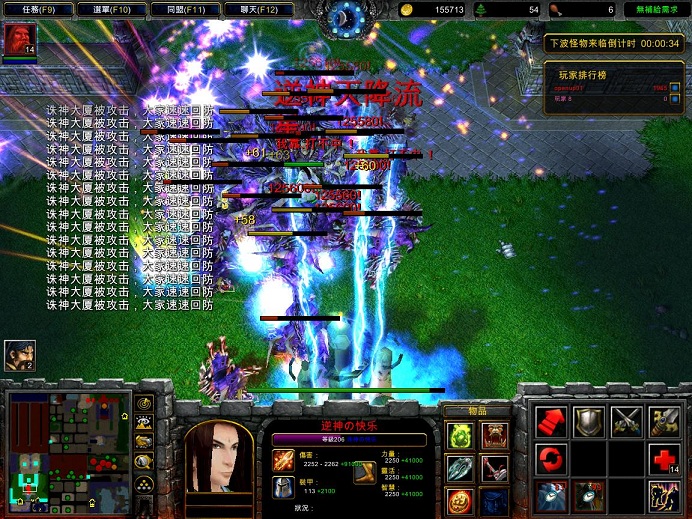Use the roaring beast mask item
The image size is (692, 519).
[x=495, y=435]
